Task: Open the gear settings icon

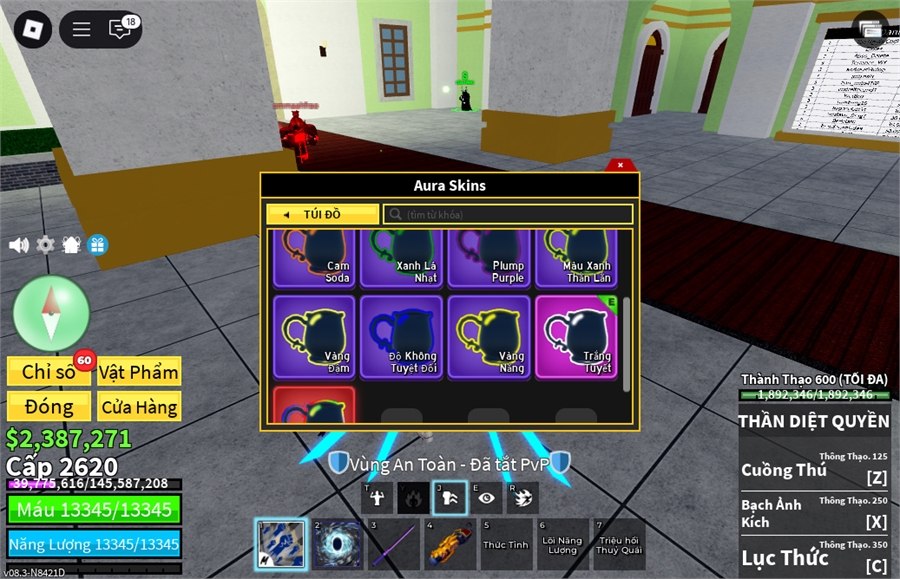Action: pos(45,245)
